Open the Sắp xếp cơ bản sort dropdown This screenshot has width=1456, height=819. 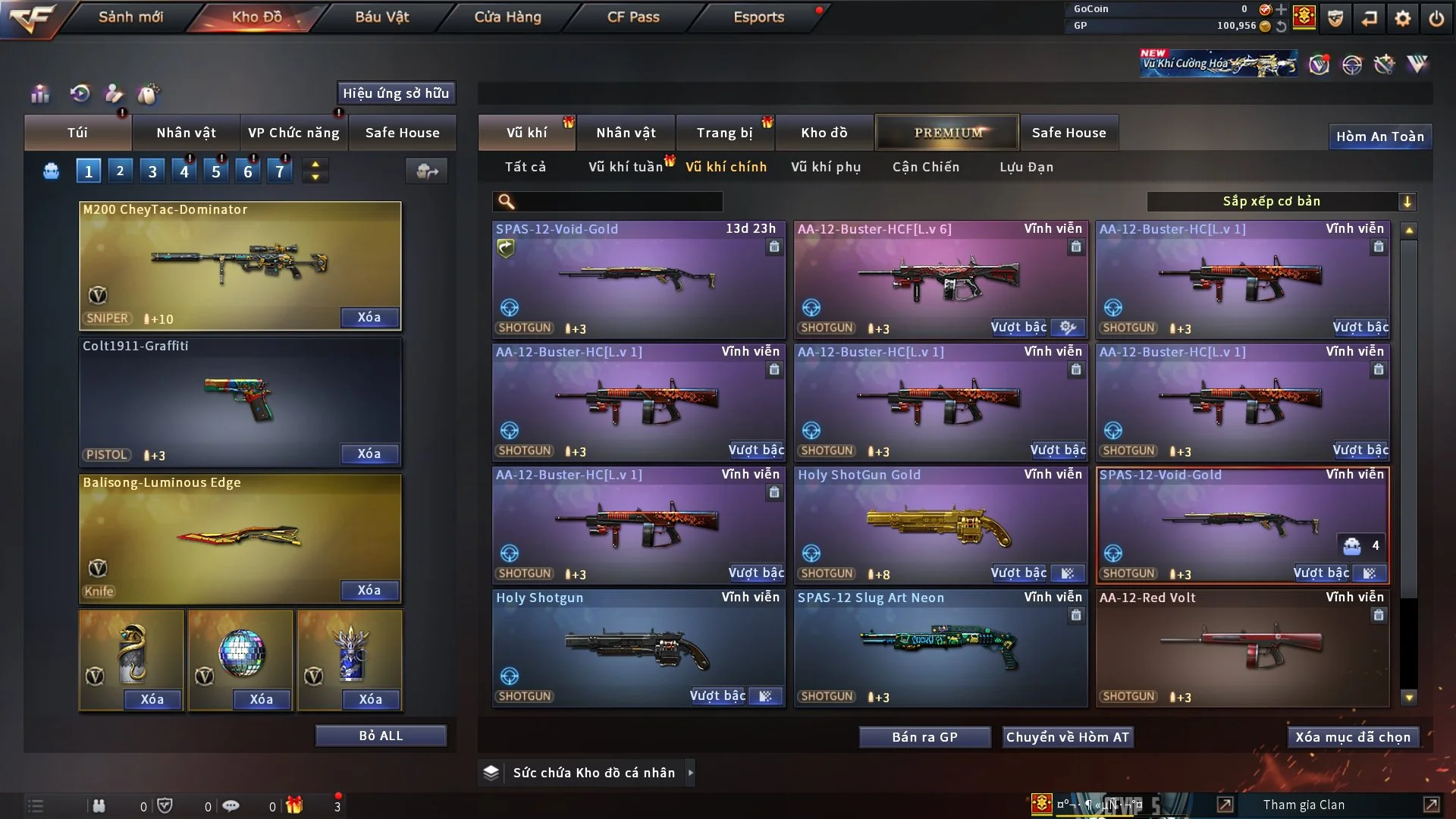coord(1281,202)
